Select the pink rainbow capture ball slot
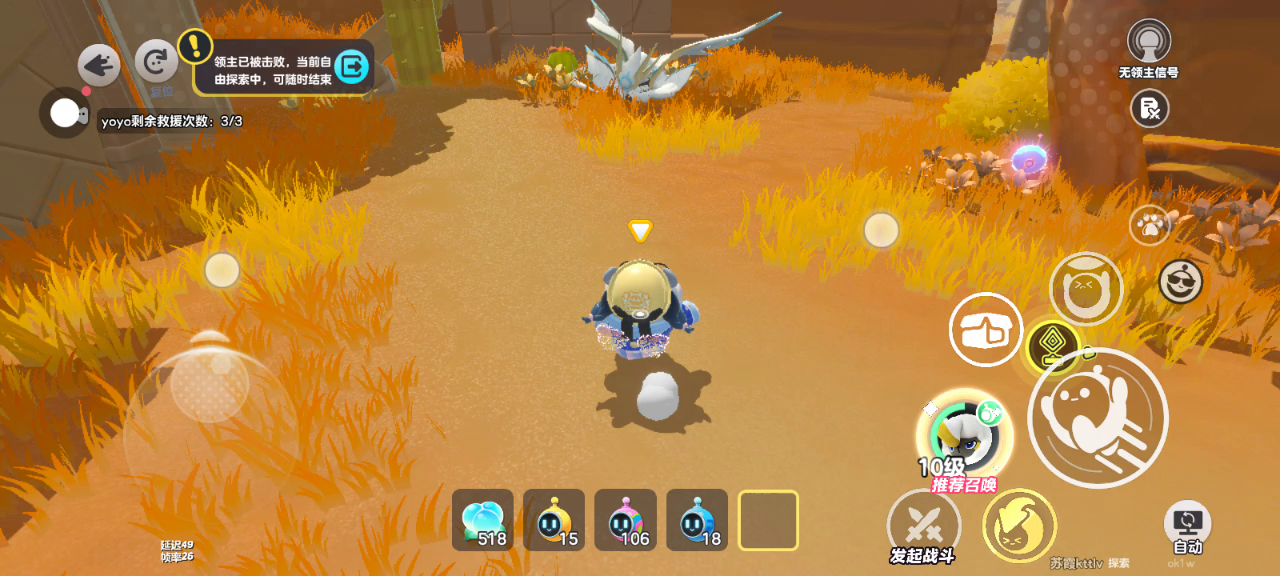Screen dimensions: 1280x576 pyautogui.click(x=626, y=520)
